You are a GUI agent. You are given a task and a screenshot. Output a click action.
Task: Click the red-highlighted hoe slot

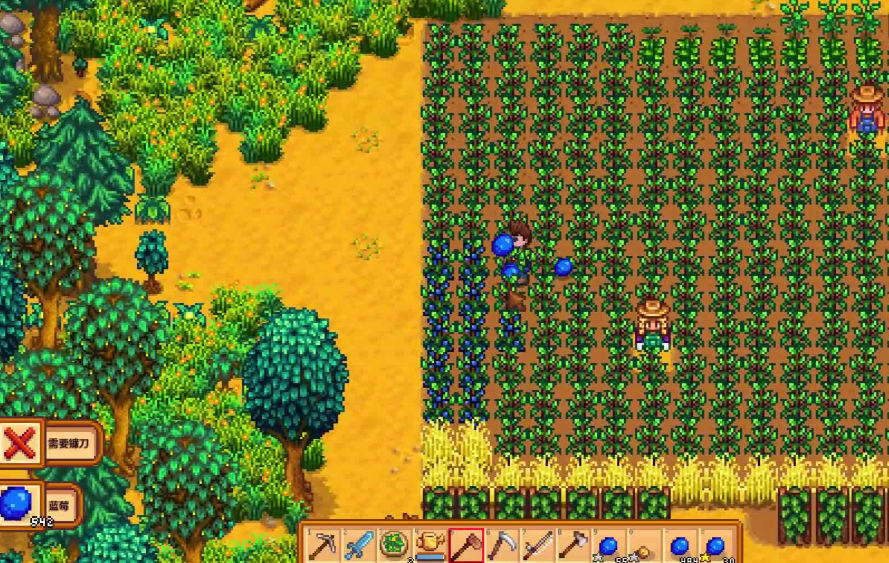(x=467, y=546)
